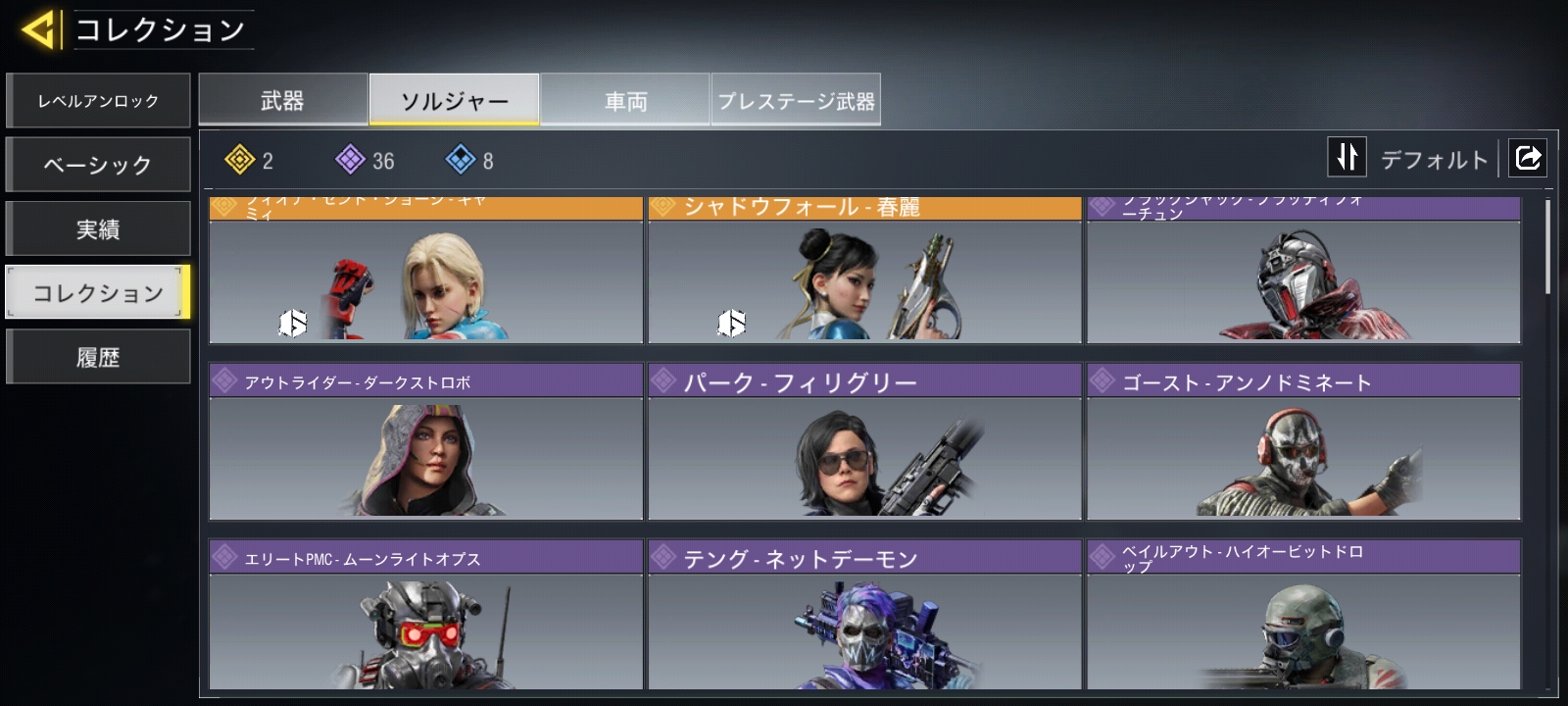The height and width of the screenshot is (706, 1568).
Task: Switch to the 車両 tab
Action: (625, 101)
